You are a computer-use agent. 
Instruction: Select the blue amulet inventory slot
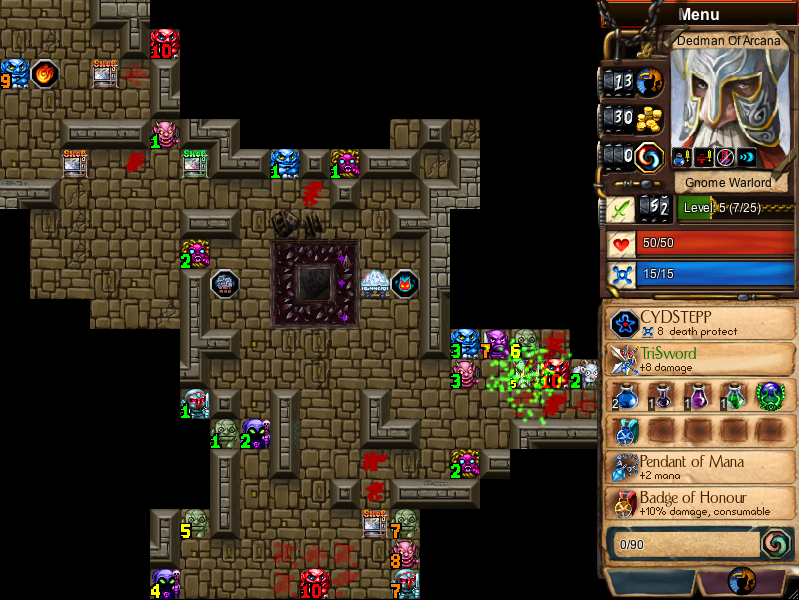[x=626, y=431]
